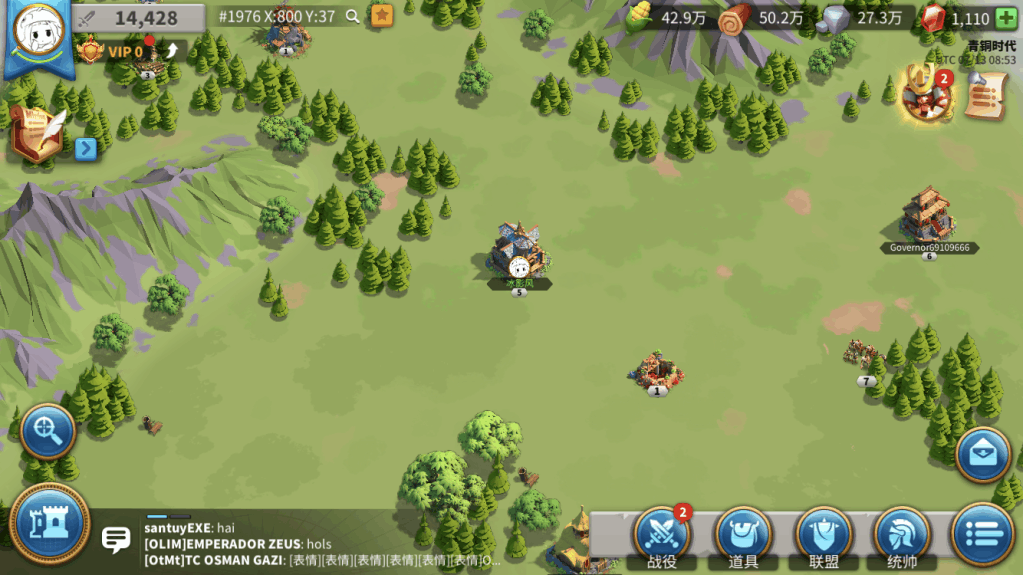Open the mail envelope button

coord(983,455)
